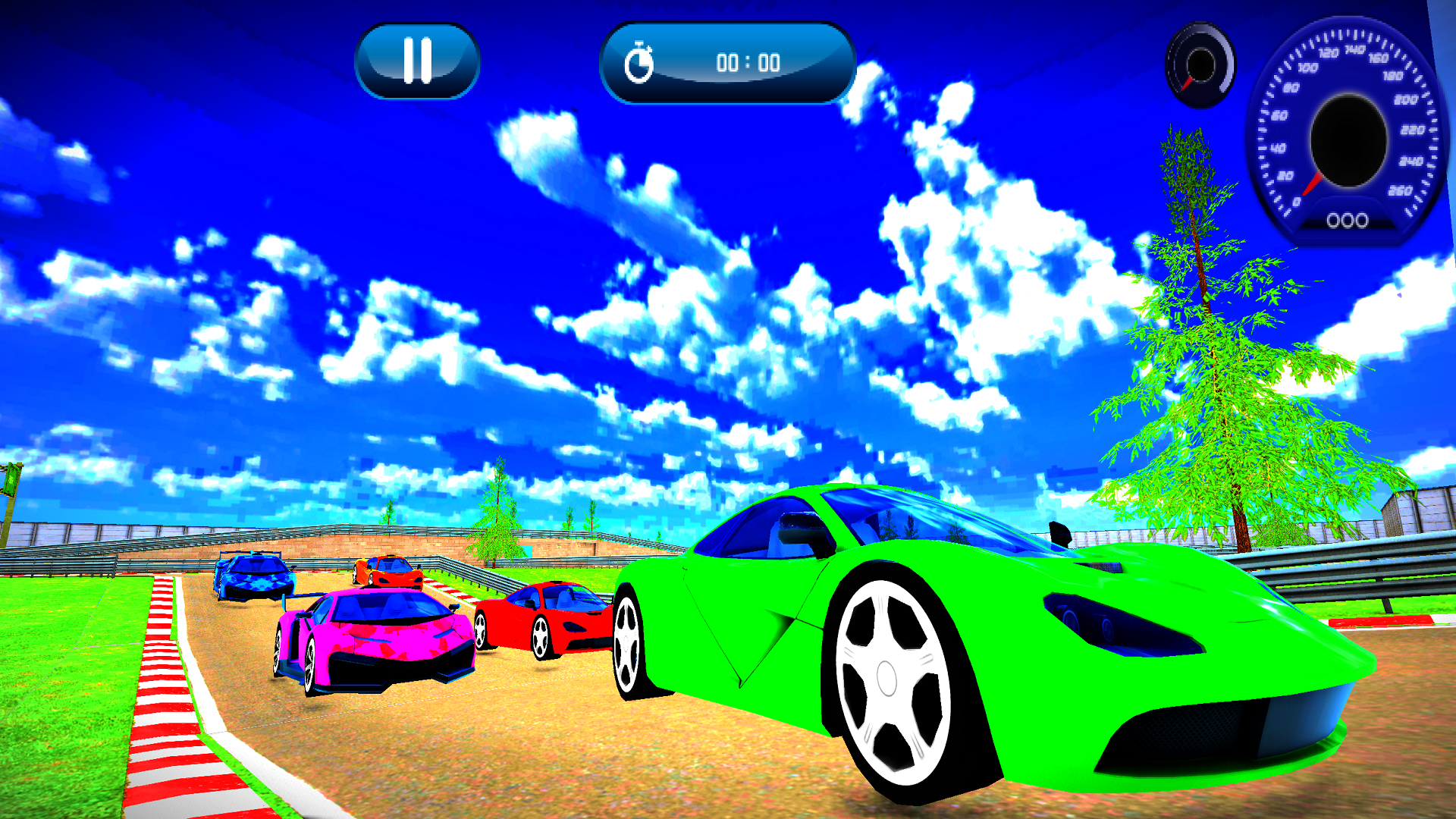Viewport: 1456px width, 819px height.
Task: Click the stopwatch icon on the timer bar
Action: click(641, 64)
